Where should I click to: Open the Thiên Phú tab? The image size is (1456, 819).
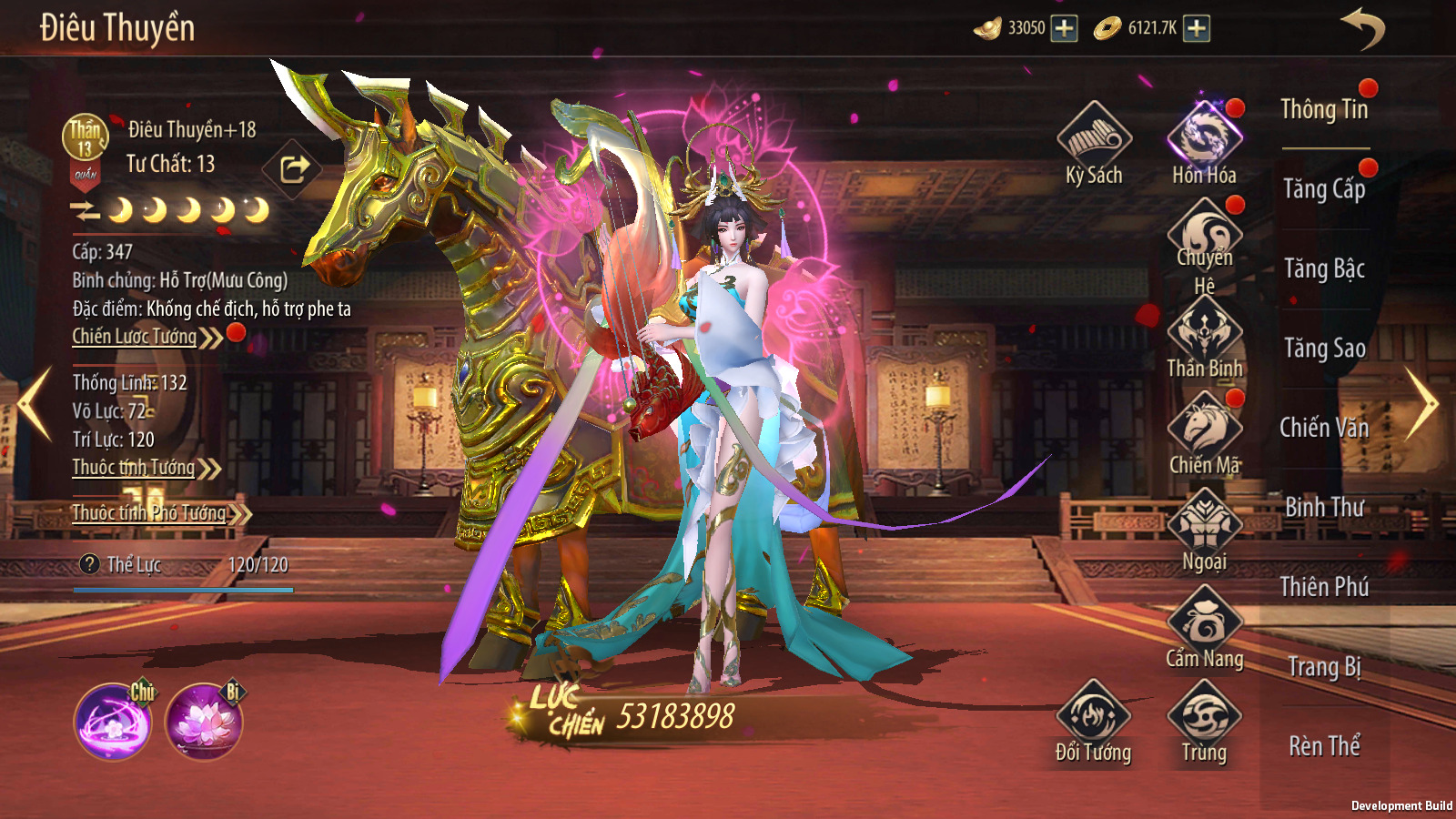click(x=1324, y=587)
